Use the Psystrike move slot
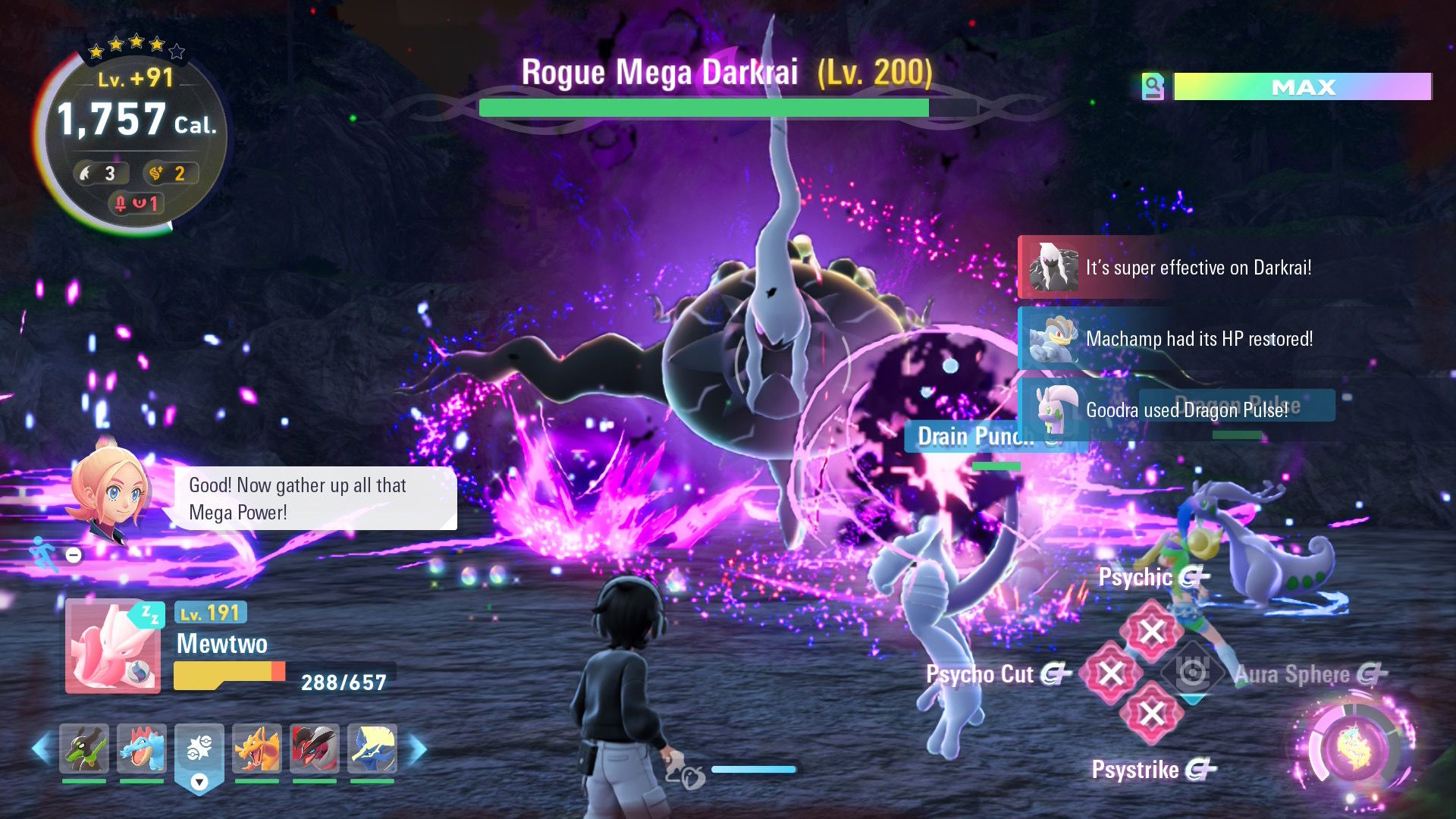This screenshot has height=819, width=1456. point(1152,714)
